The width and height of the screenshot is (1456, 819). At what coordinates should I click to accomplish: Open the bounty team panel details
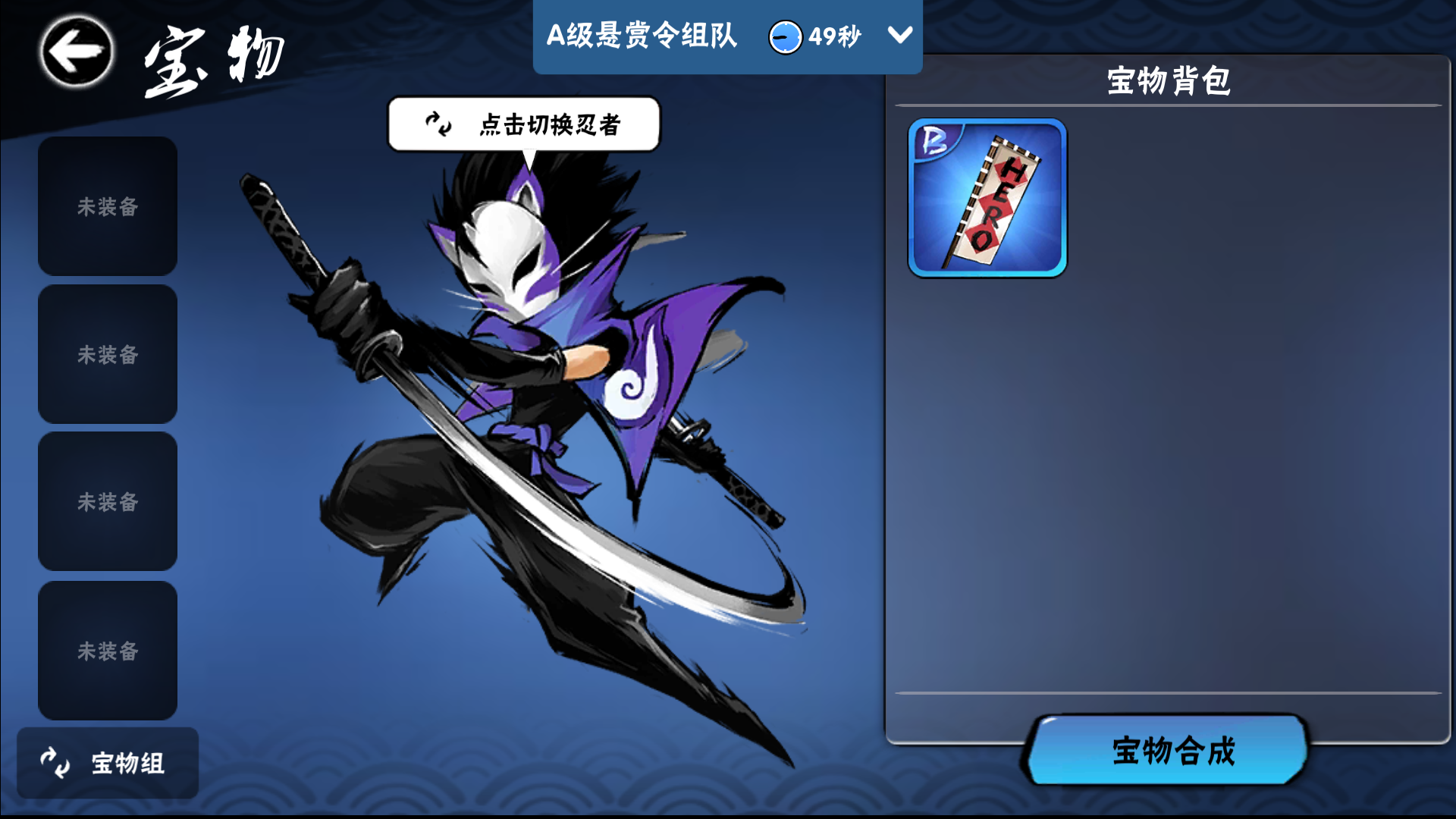(x=643, y=36)
